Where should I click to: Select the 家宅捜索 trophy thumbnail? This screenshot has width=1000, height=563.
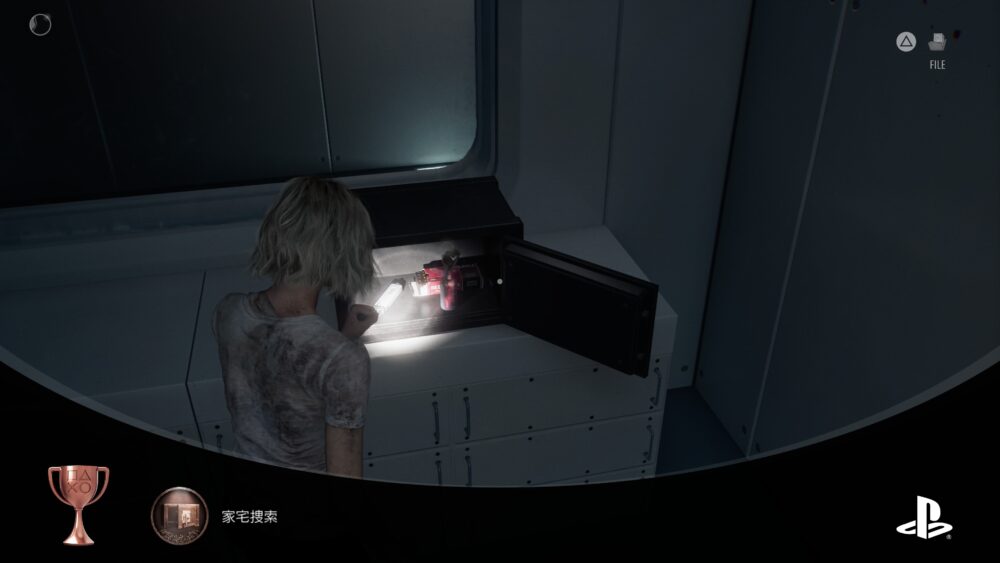(x=179, y=517)
